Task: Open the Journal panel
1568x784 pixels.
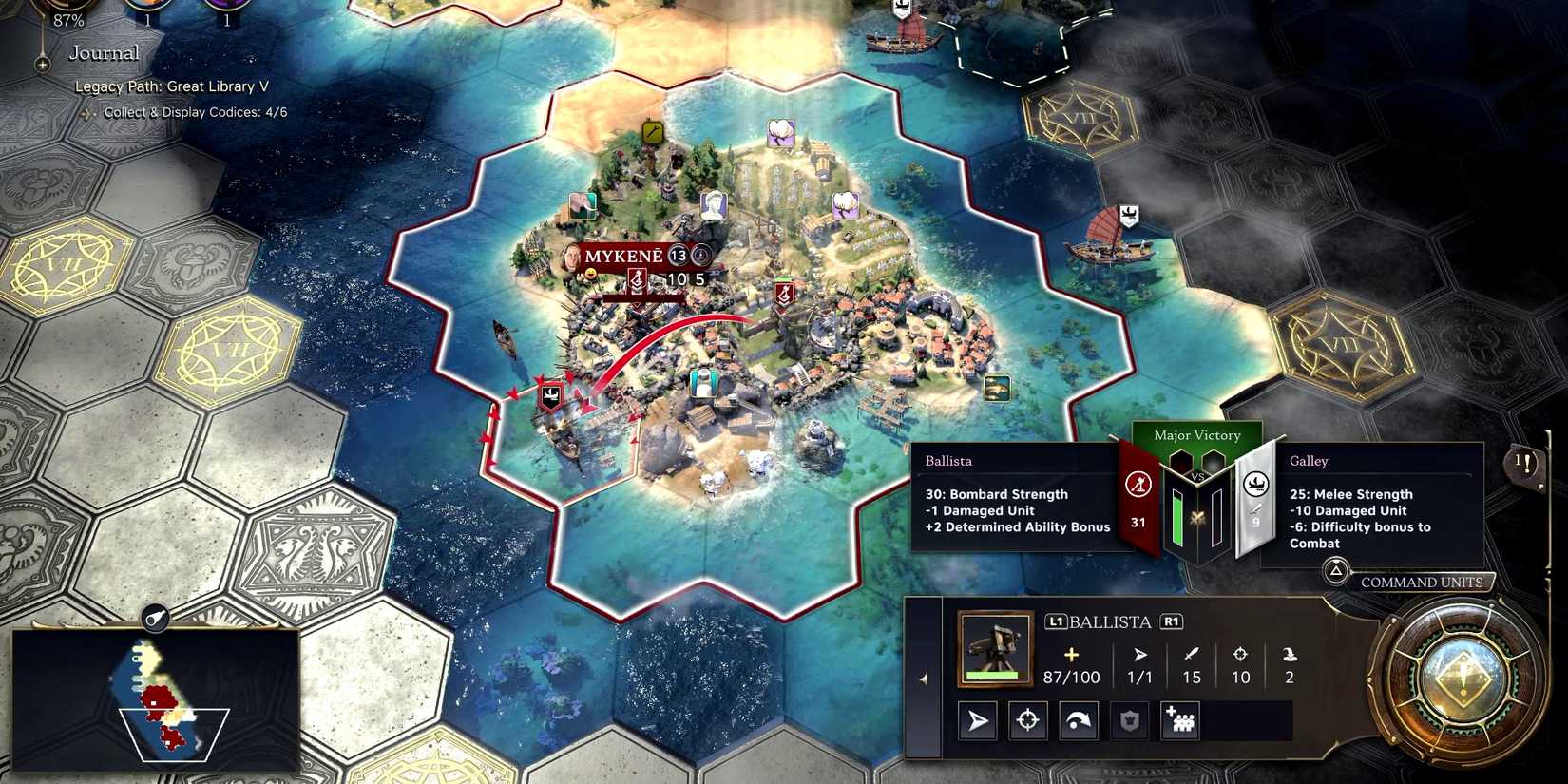Action: coord(104,53)
